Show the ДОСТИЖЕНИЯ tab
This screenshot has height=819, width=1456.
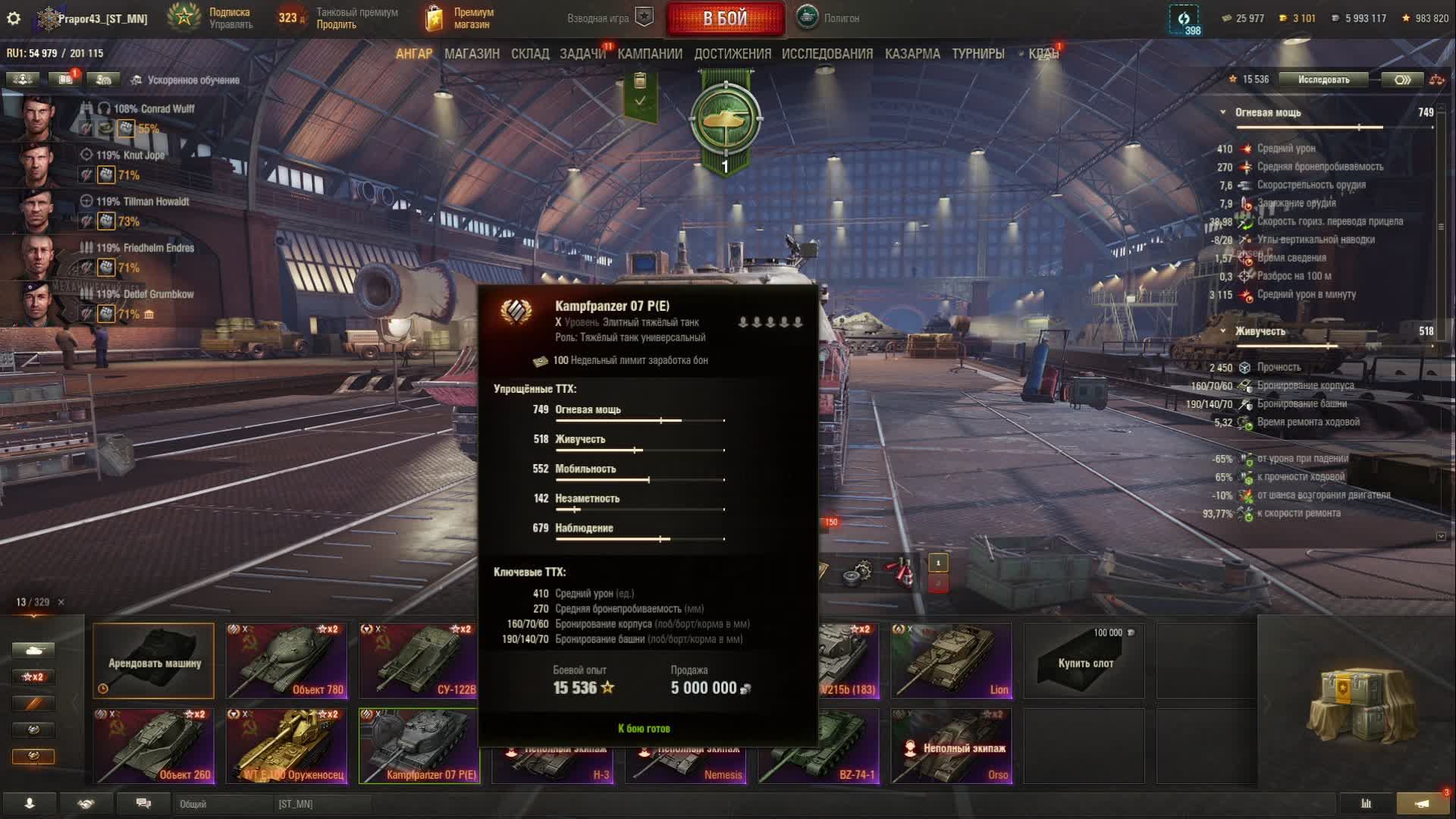tap(733, 54)
